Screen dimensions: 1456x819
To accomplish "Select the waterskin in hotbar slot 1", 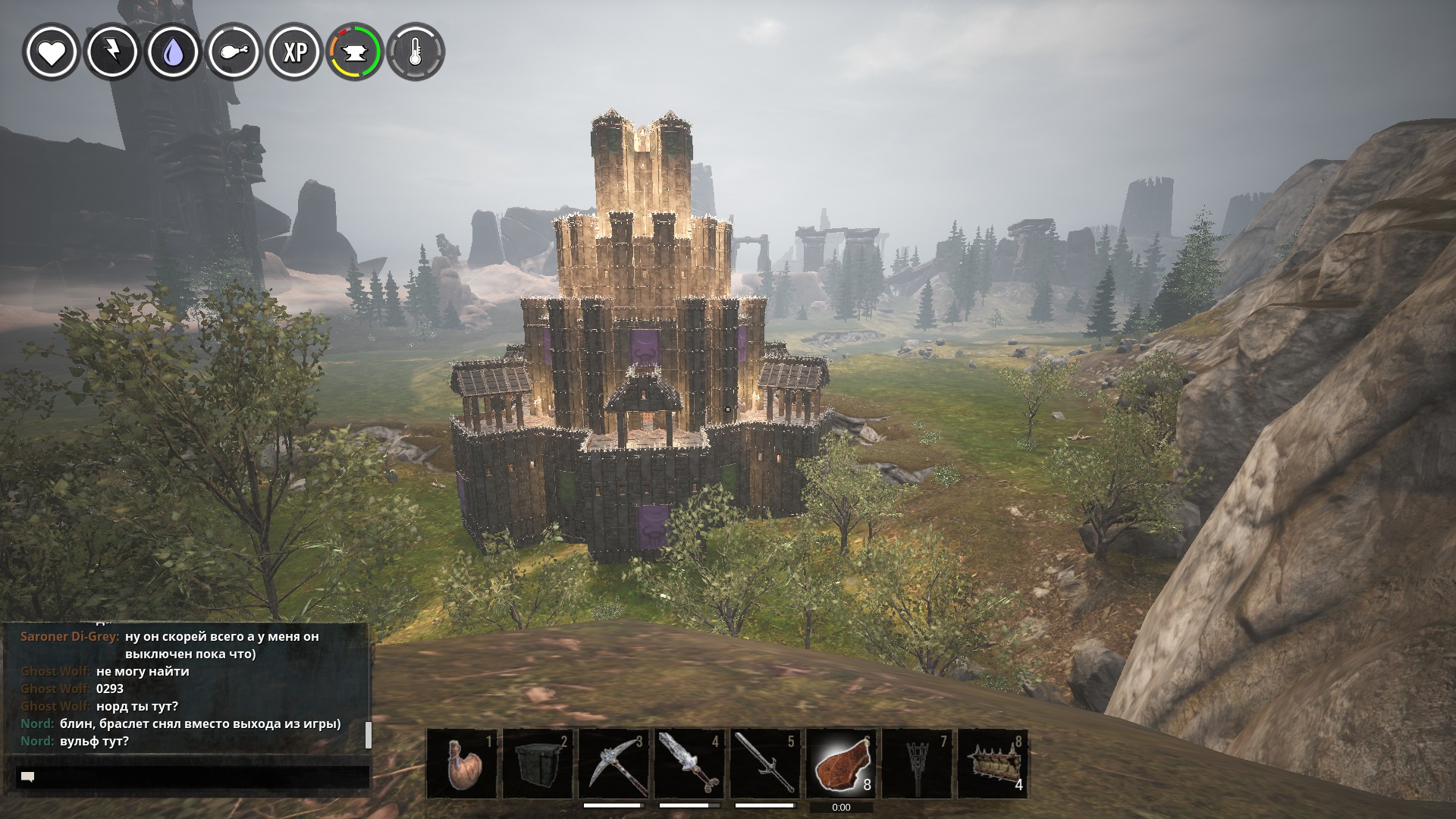I will pyautogui.click(x=462, y=764).
